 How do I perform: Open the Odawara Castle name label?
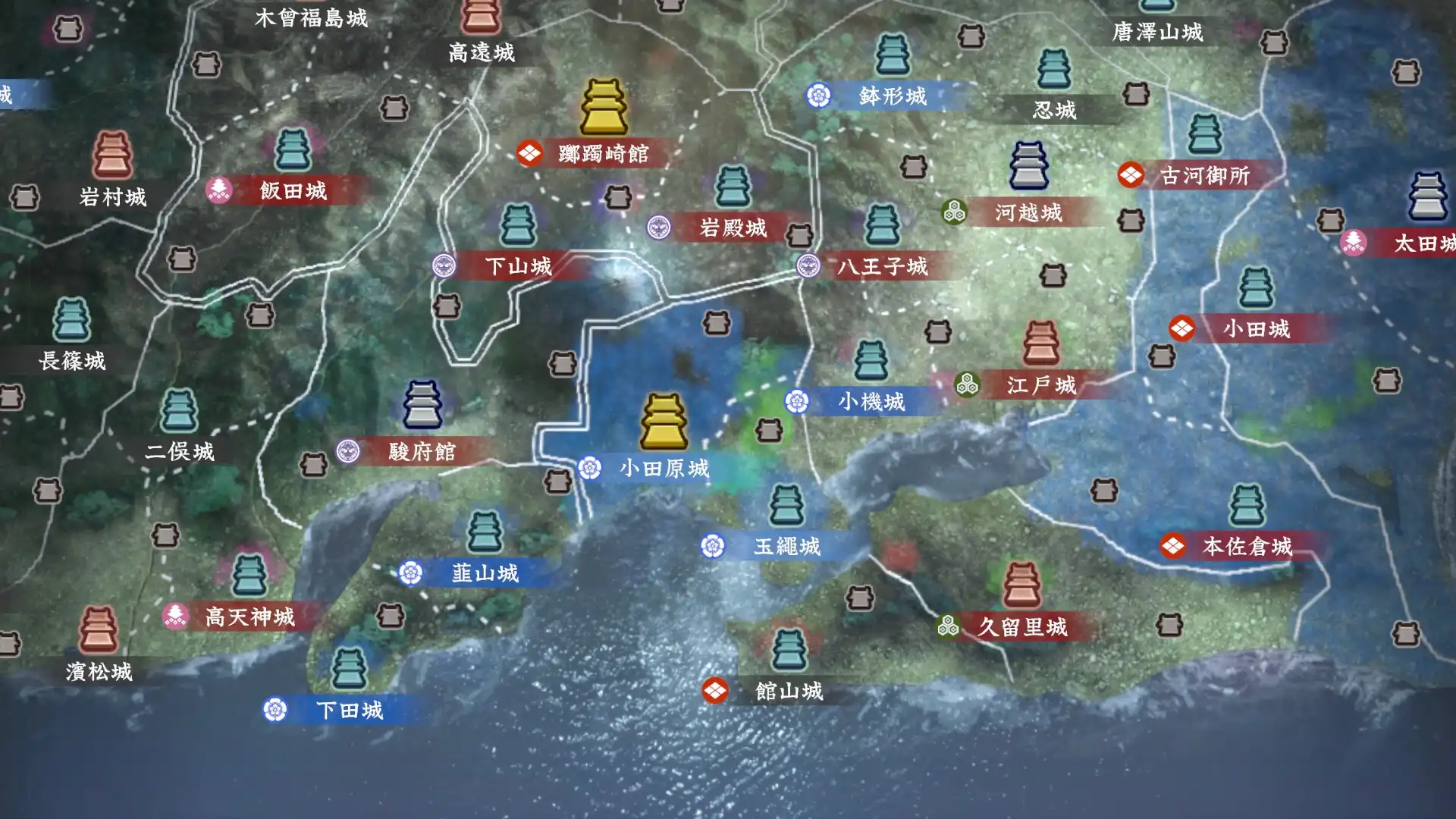(x=661, y=470)
